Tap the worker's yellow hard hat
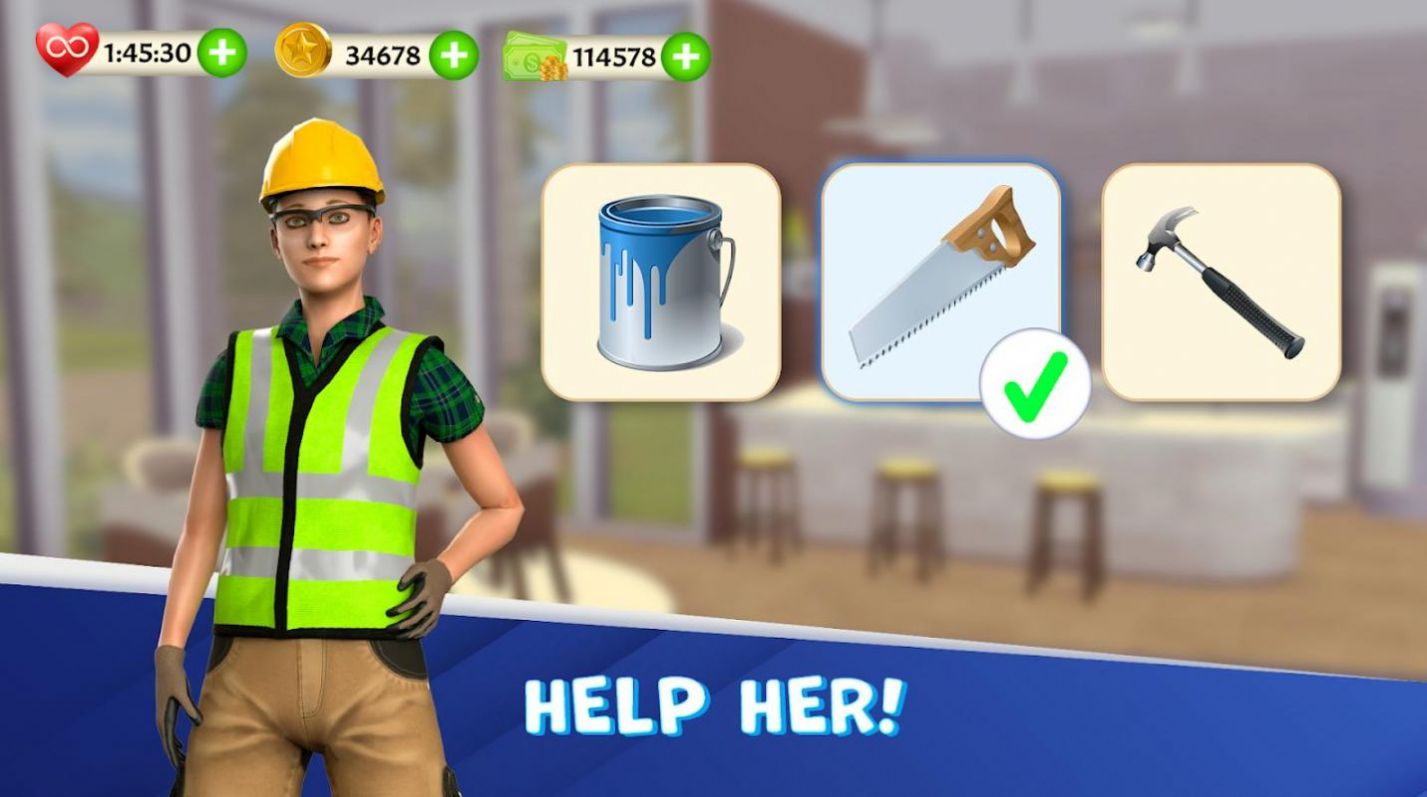This screenshot has width=1427, height=797. (320, 160)
